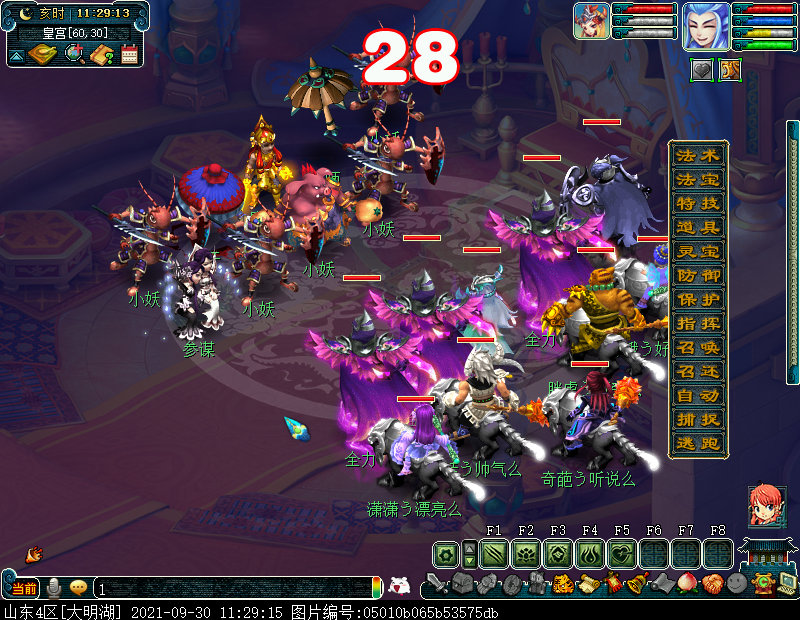800x620 pixels.
Task: Click the blue-haired character portrait
Action: 705,26
